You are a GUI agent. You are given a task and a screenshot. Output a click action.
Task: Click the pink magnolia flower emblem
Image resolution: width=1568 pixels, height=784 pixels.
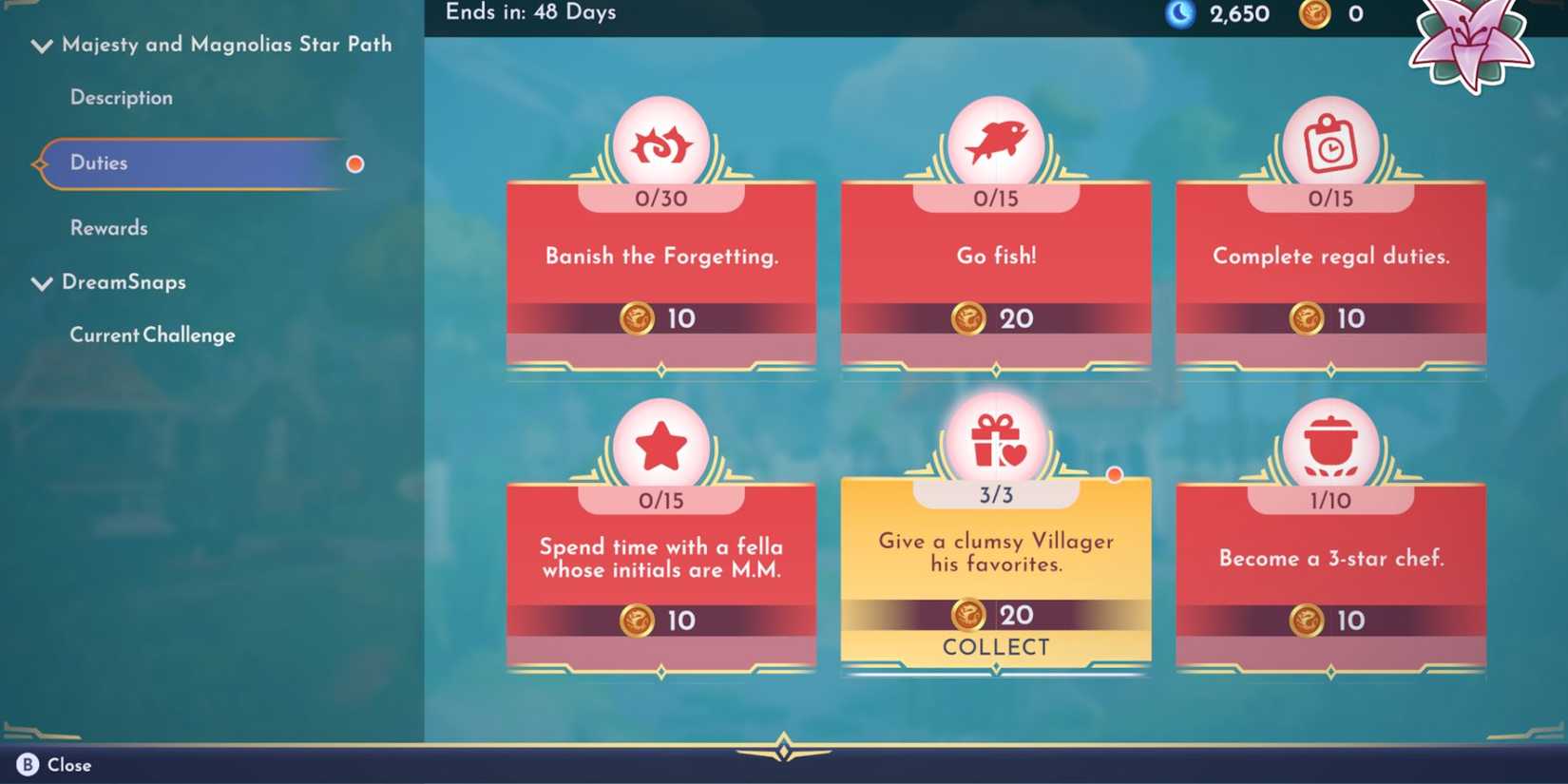pyautogui.click(x=1471, y=46)
